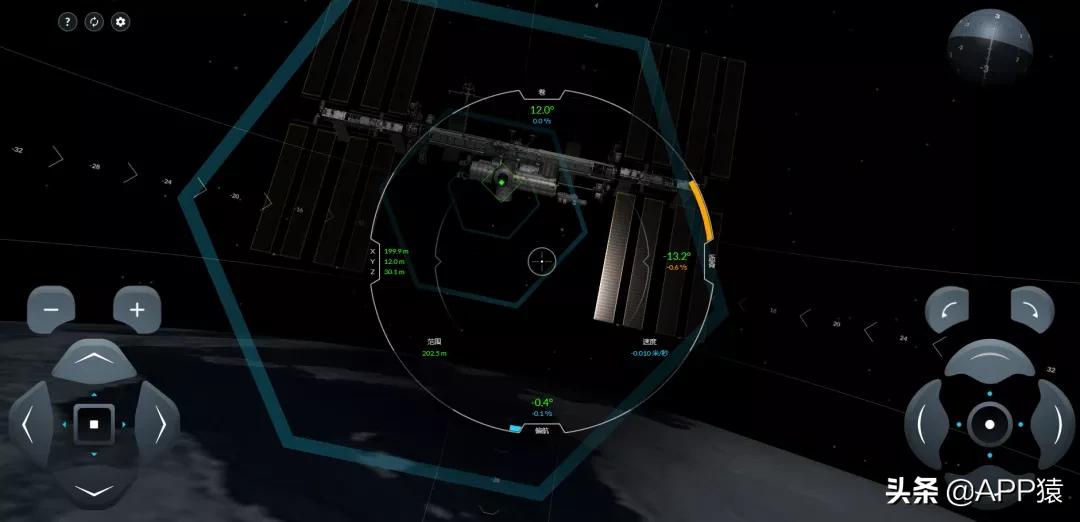Screen dimensions: 1080x522
Task: Click the minus translate backward button
Action: pyautogui.click(x=51, y=310)
